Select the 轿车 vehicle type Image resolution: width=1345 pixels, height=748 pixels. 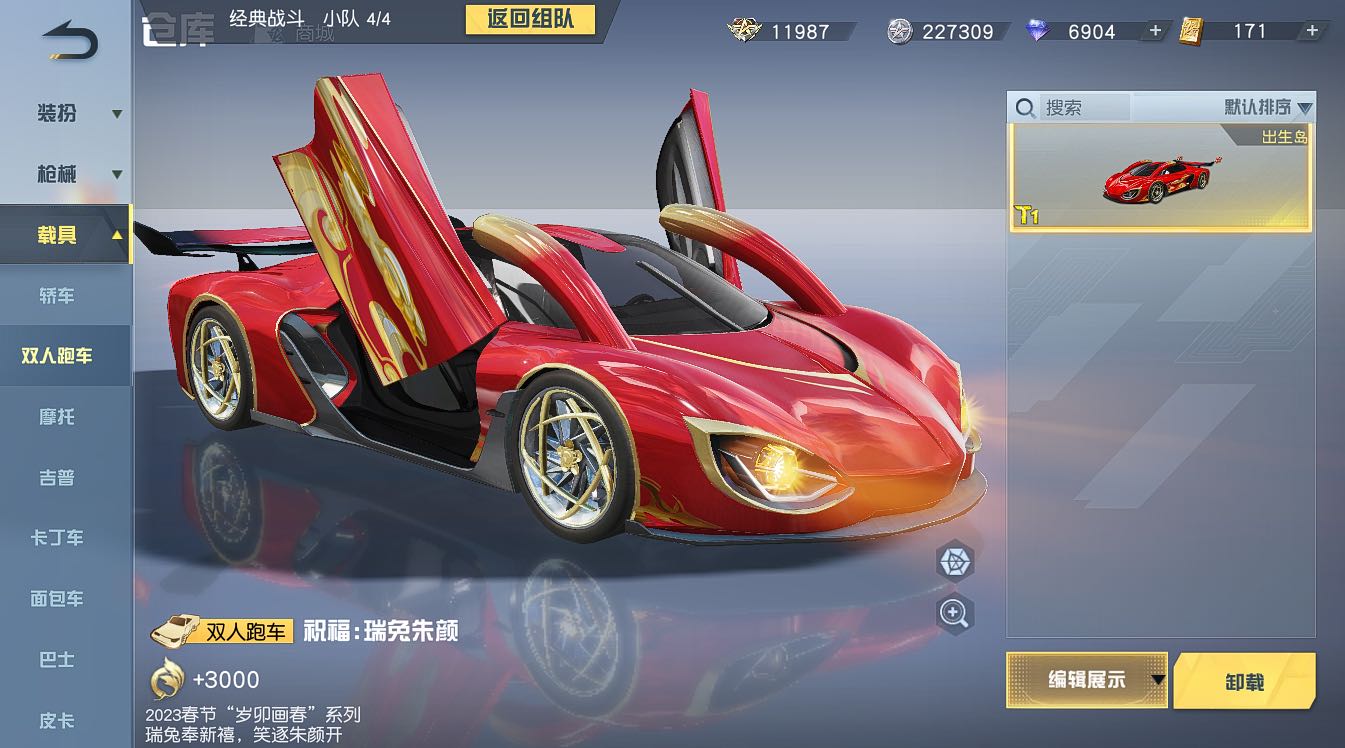57,296
